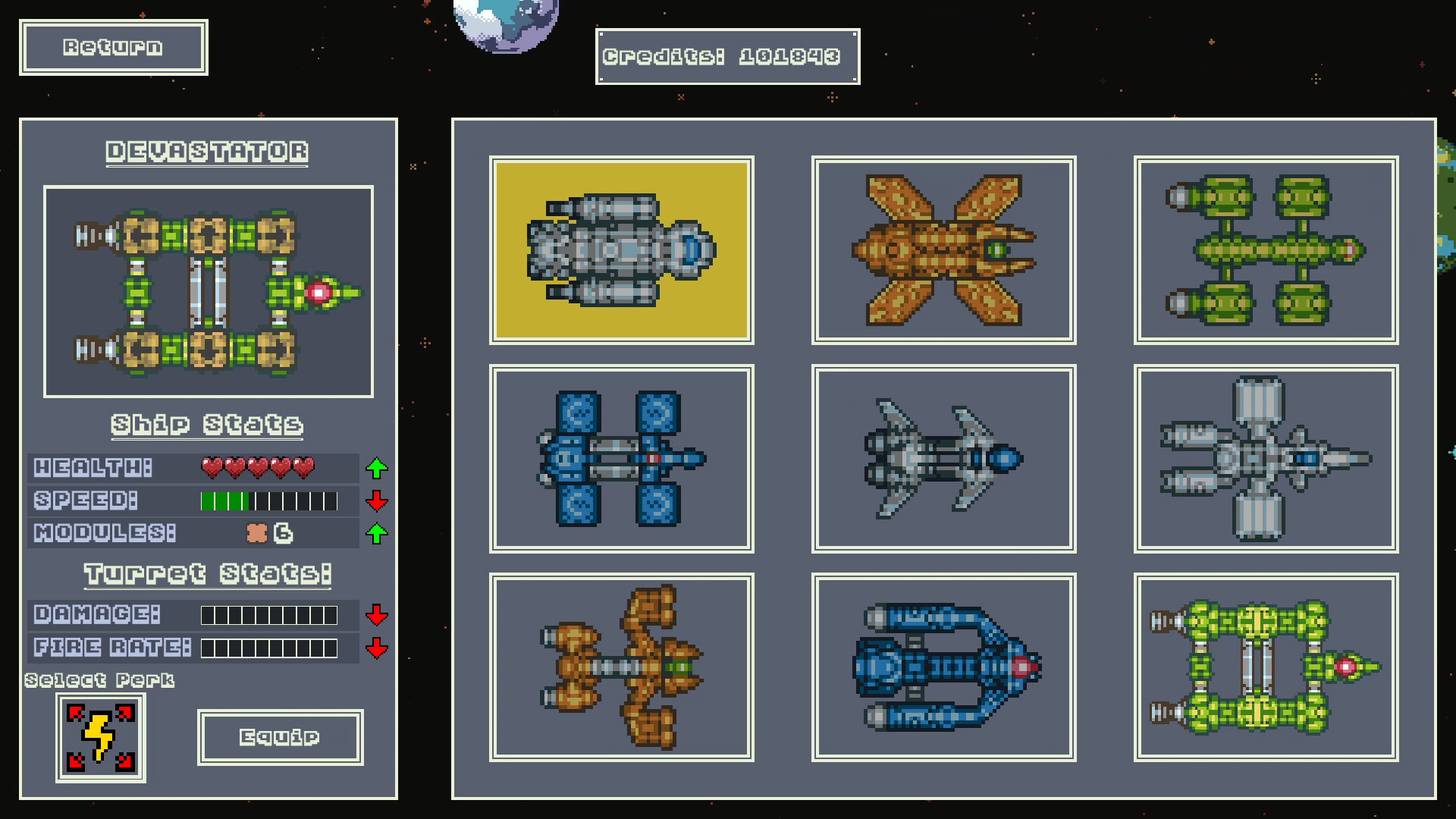Click the red arrow beside Fire Rate
Image resolution: width=1456 pixels, height=819 pixels.
pyautogui.click(x=376, y=648)
